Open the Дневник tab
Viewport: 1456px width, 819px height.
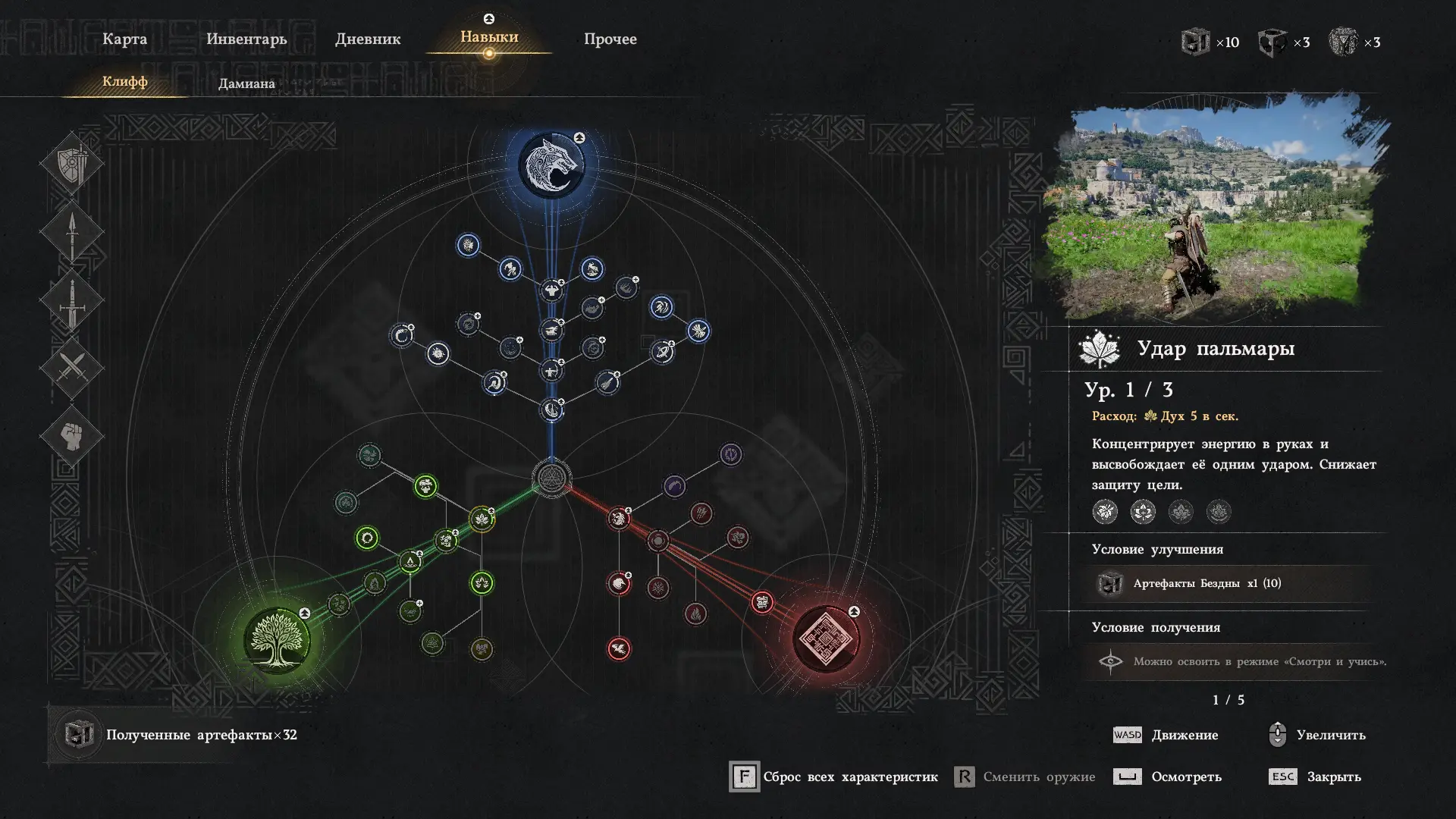(368, 39)
